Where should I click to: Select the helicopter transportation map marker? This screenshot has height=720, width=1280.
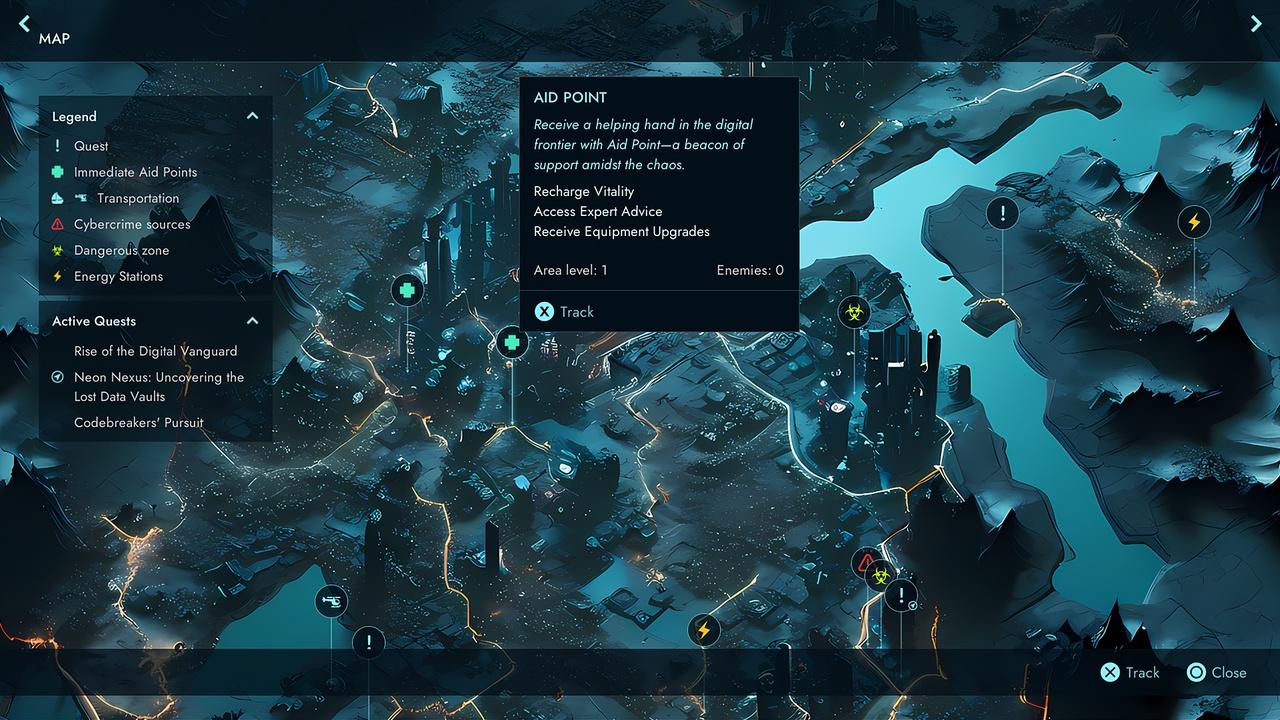[x=331, y=601]
